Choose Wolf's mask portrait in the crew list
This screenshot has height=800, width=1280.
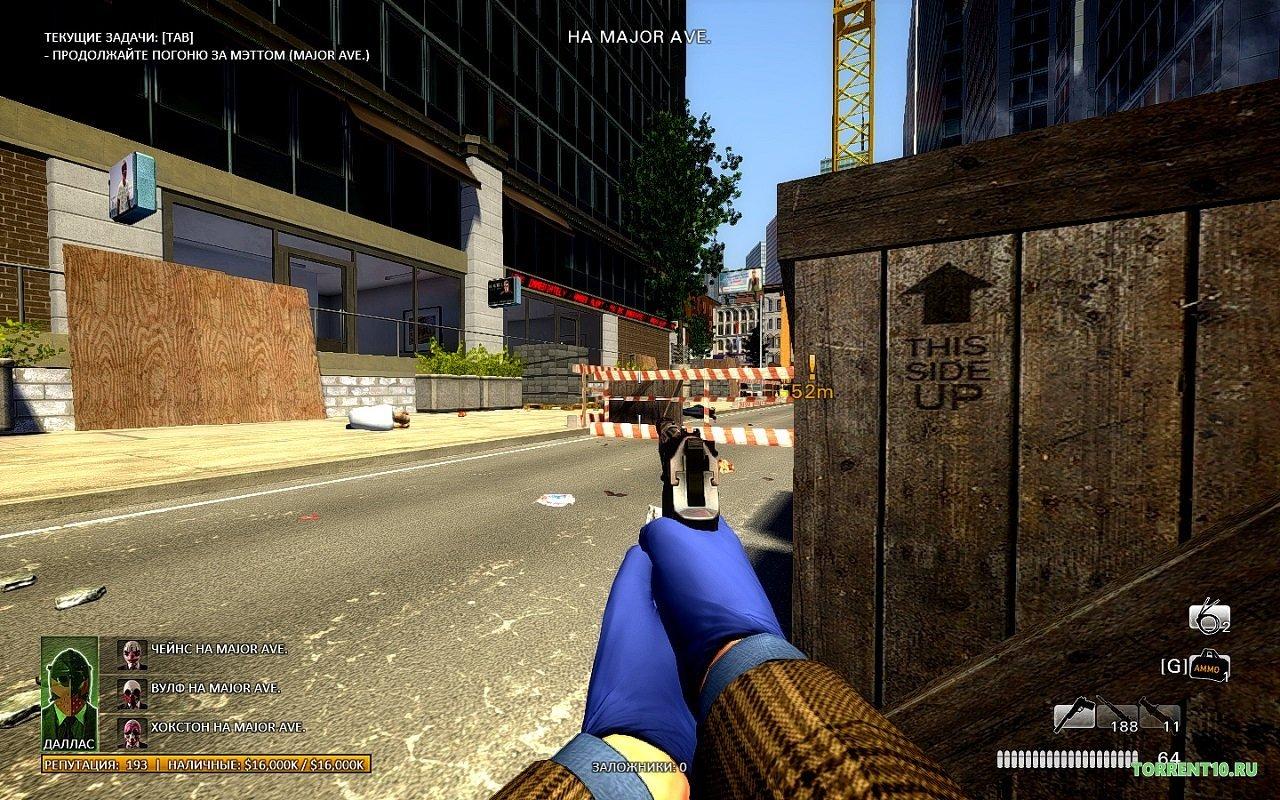tap(132, 691)
